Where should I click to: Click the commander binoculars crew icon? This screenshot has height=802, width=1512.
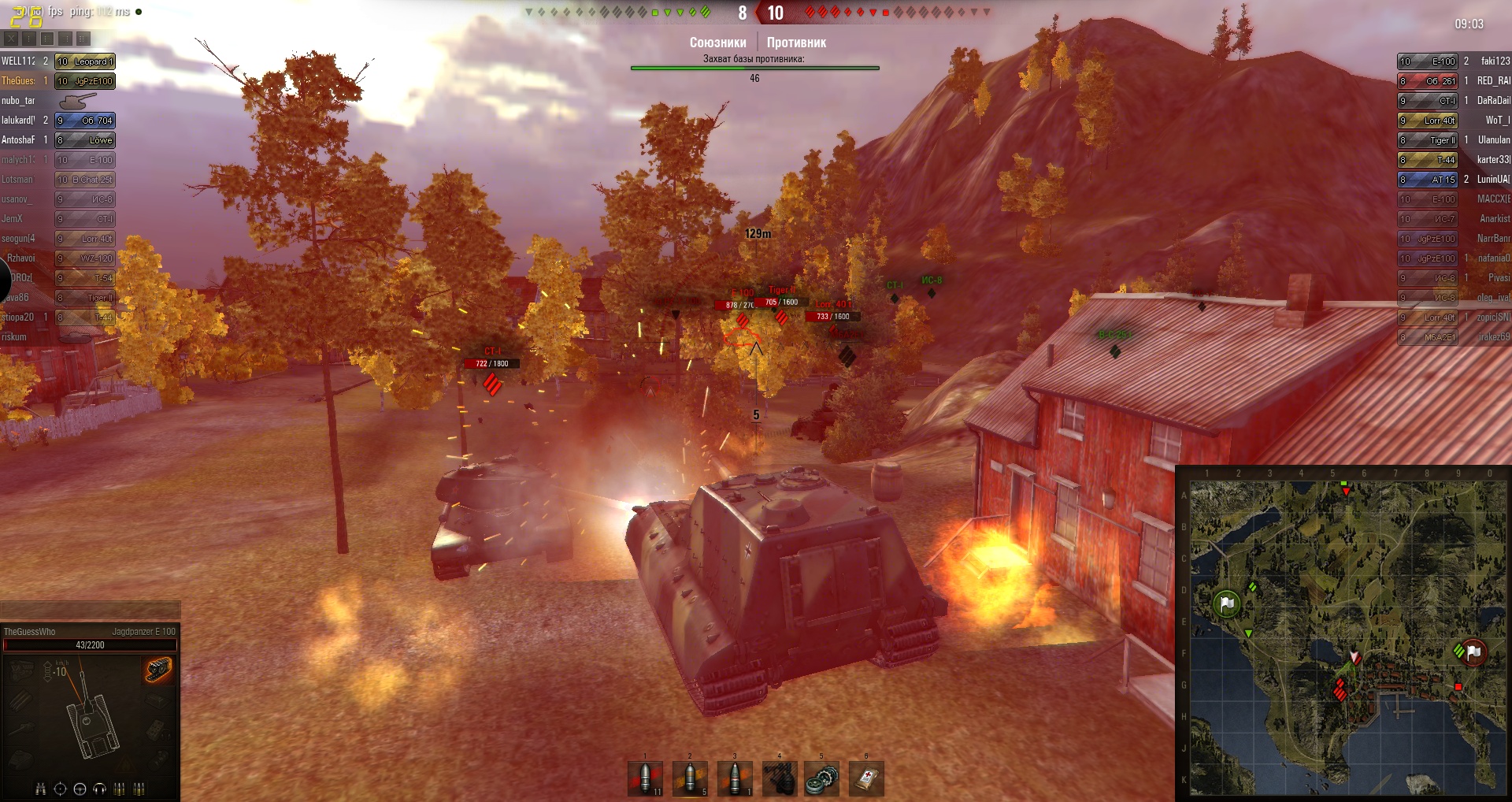pyautogui.click(x=40, y=789)
